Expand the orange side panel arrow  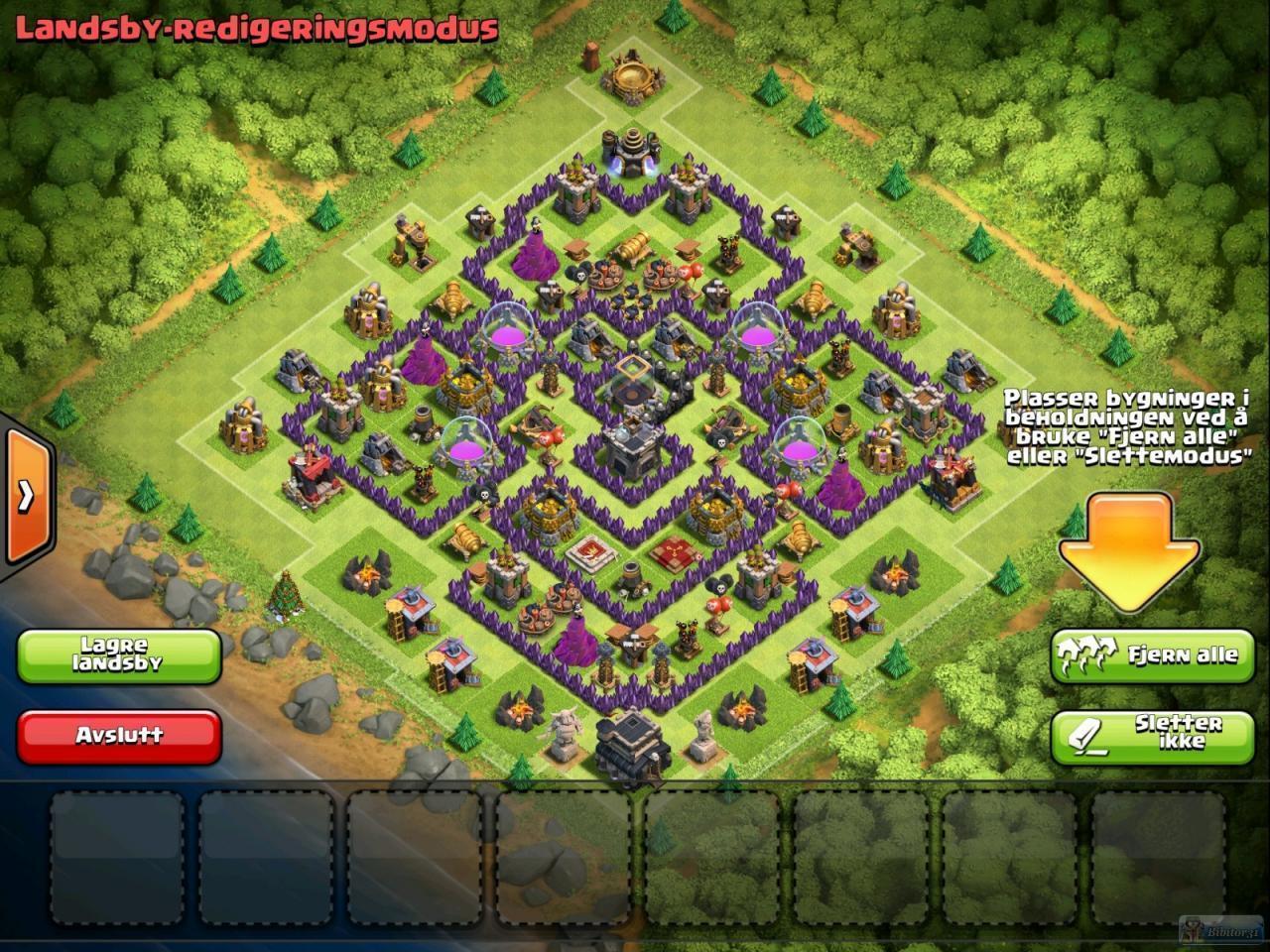25,495
